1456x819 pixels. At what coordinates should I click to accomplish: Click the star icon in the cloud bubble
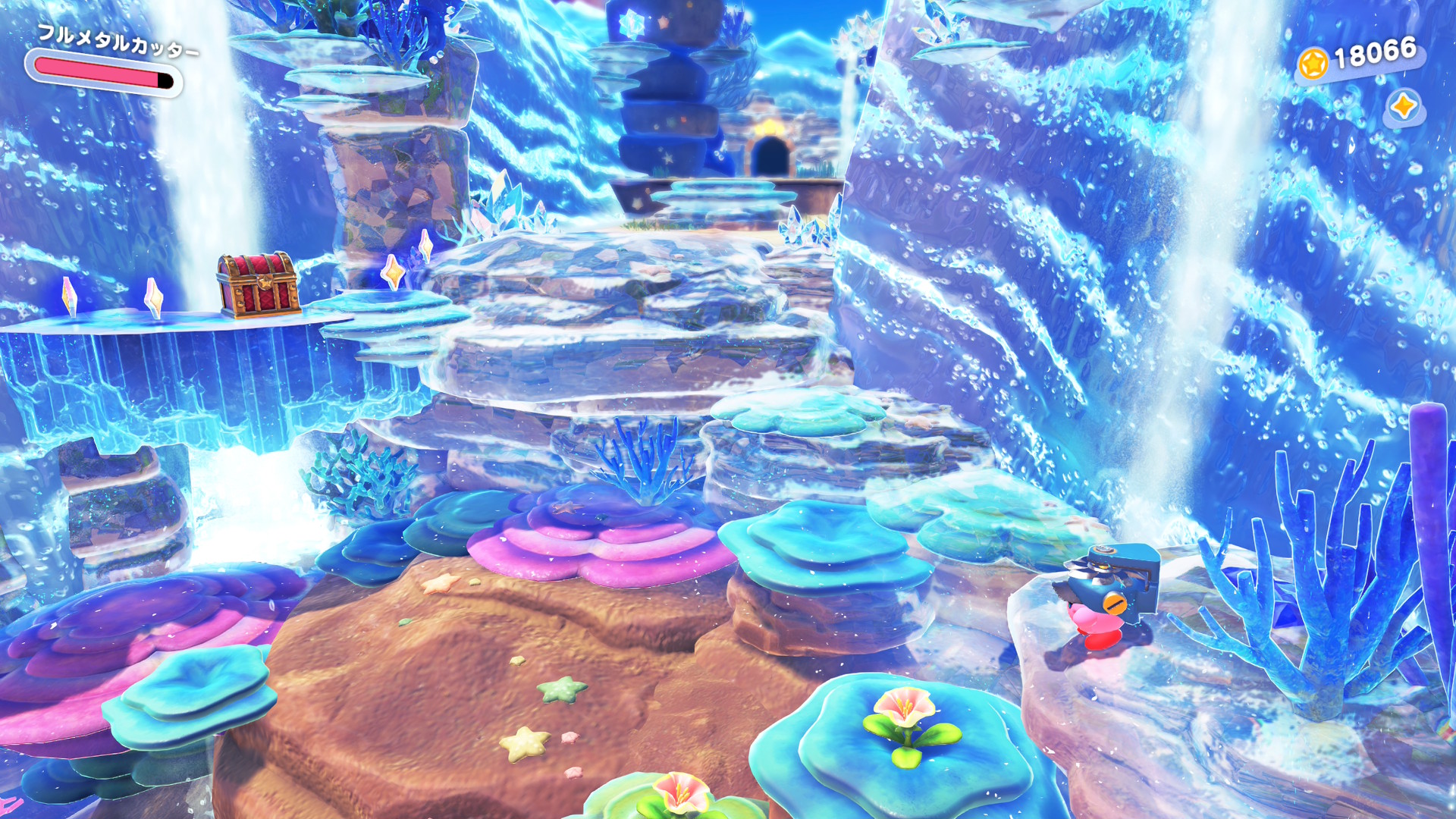coord(1404,106)
